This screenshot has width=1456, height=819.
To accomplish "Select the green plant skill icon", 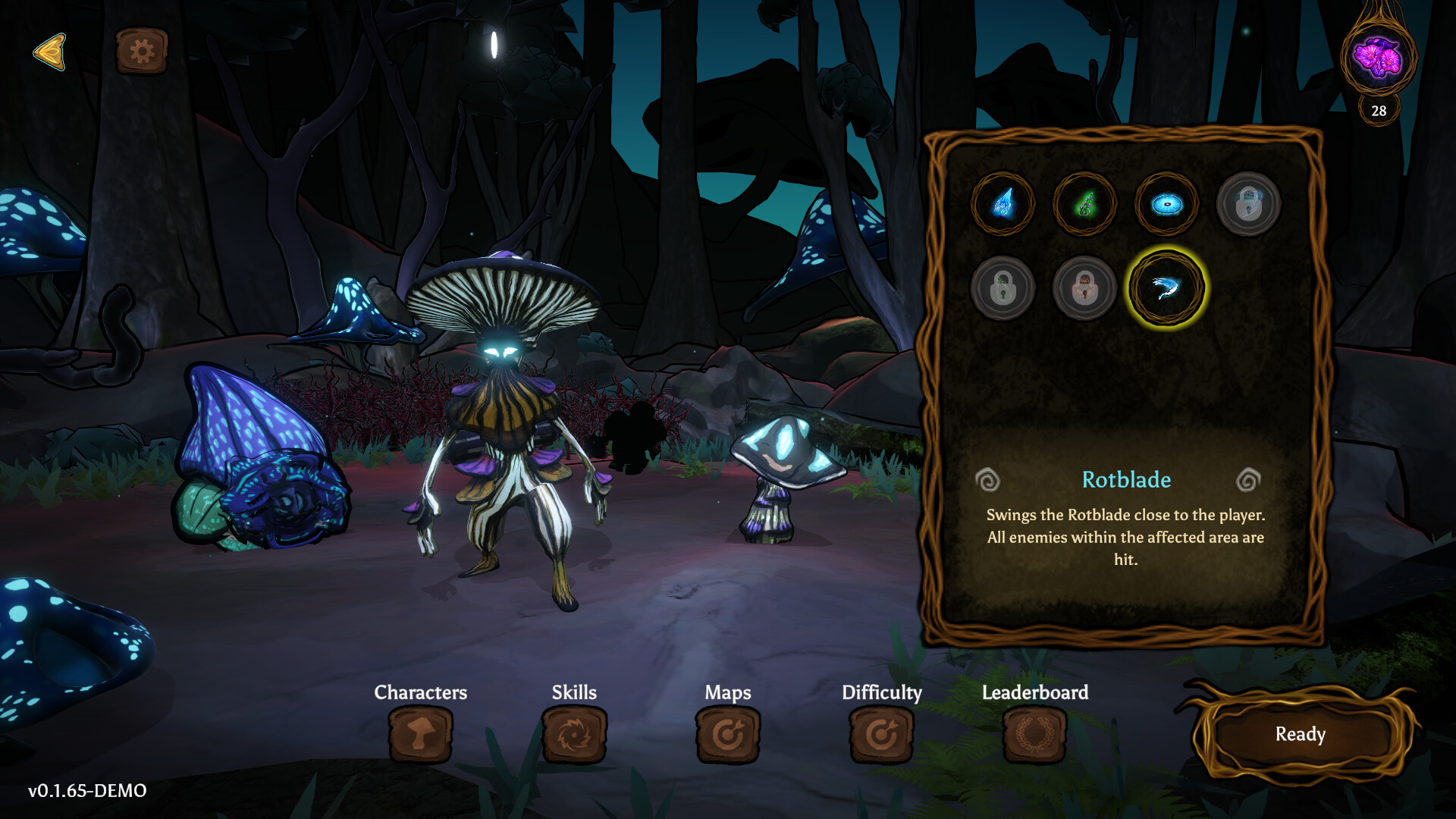I will point(1085,203).
